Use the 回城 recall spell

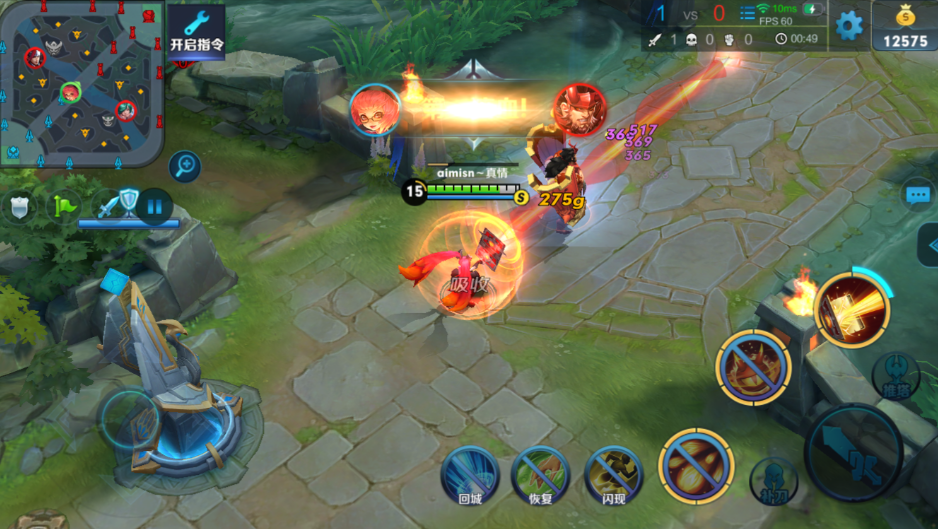coord(470,473)
